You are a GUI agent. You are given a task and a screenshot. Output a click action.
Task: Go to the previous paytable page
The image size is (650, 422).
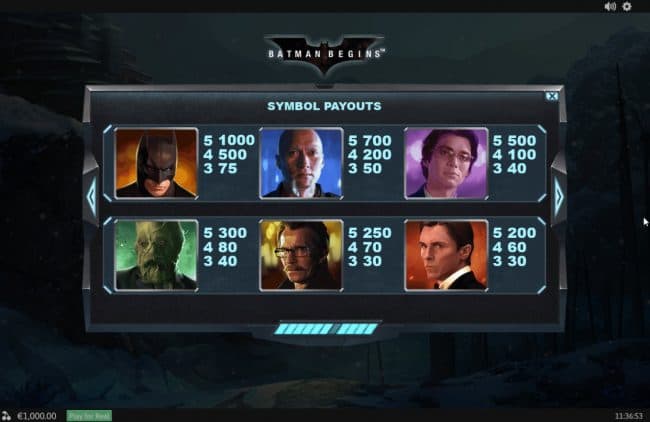click(x=91, y=196)
